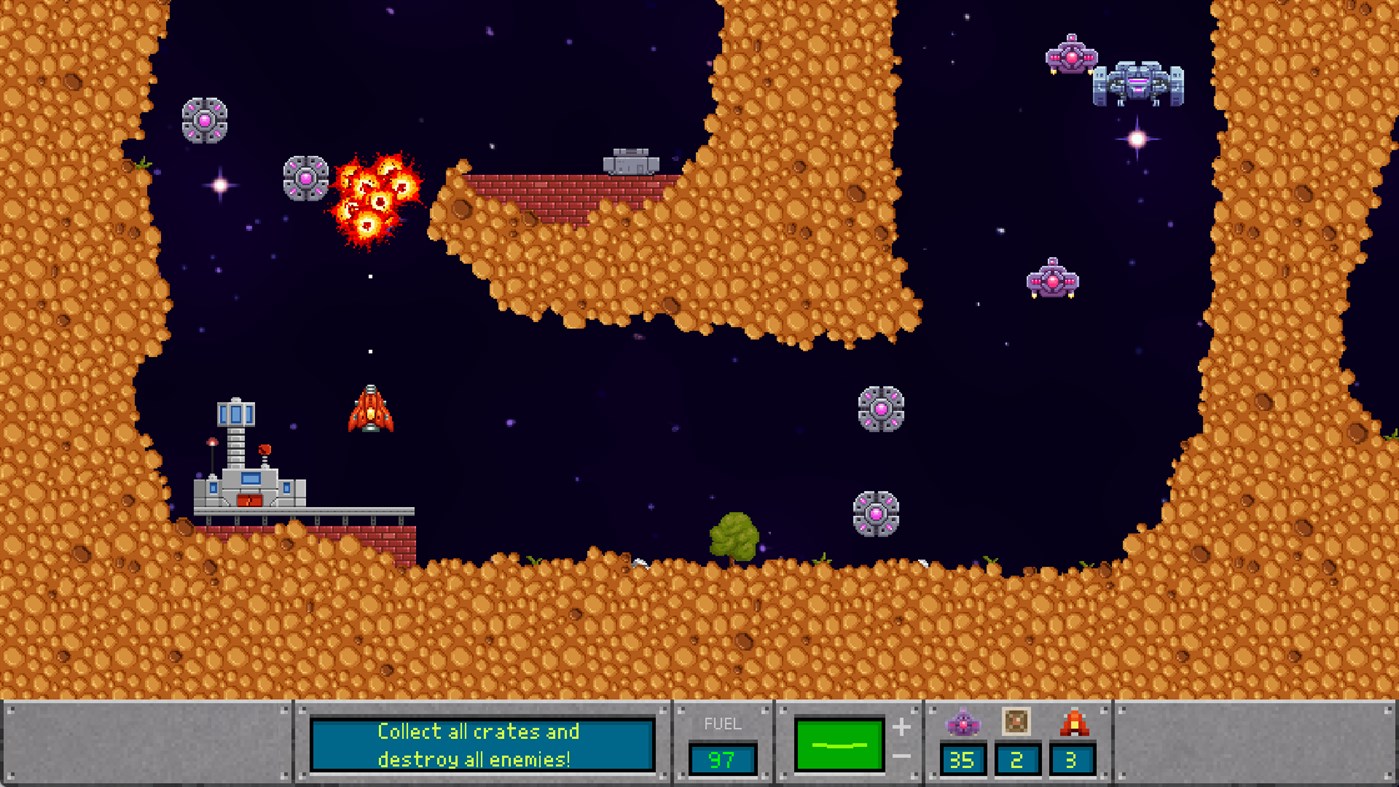Select the fuel readout showing 97
Viewport: 1399px width, 787px height.
[x=722, y=760]
